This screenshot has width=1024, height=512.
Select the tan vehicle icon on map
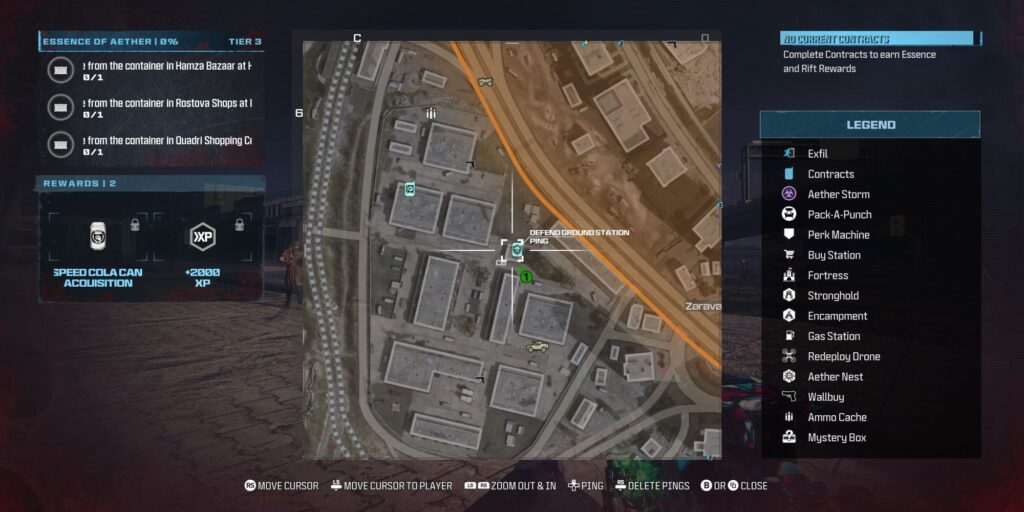(538, 346)
